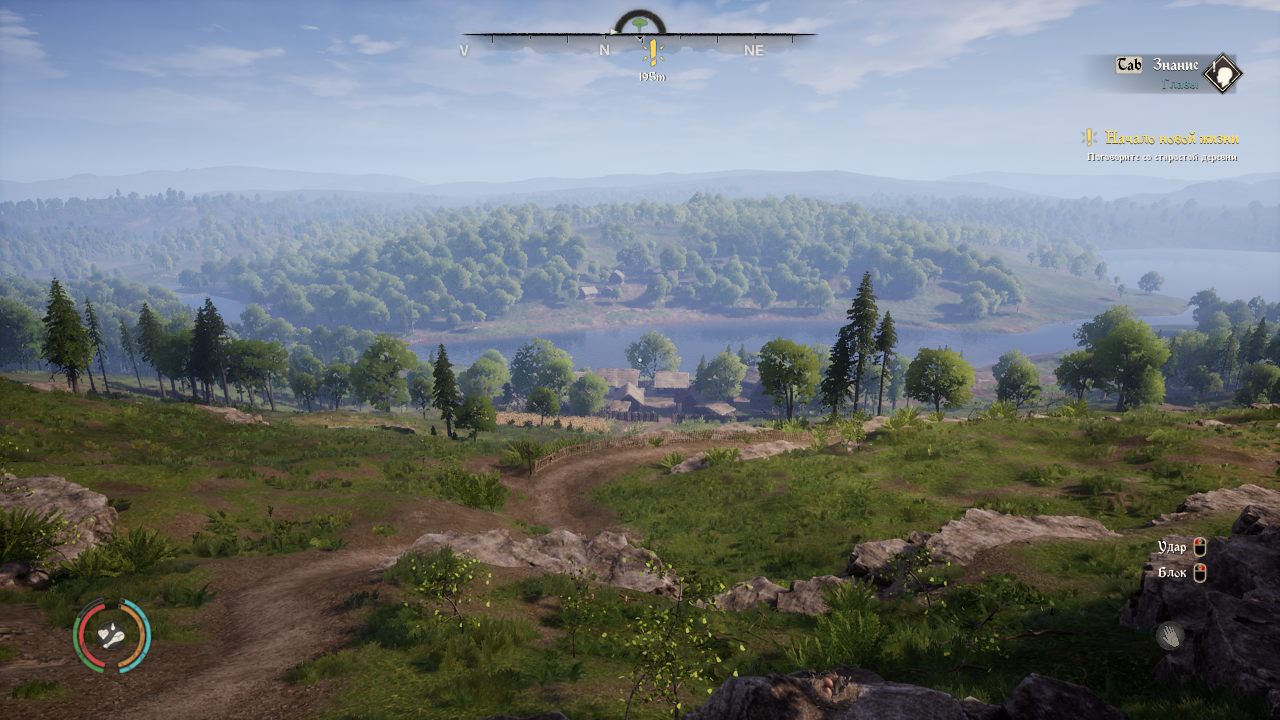Select the Начало новой жизни quest tracker

(x=1172, y=138)
